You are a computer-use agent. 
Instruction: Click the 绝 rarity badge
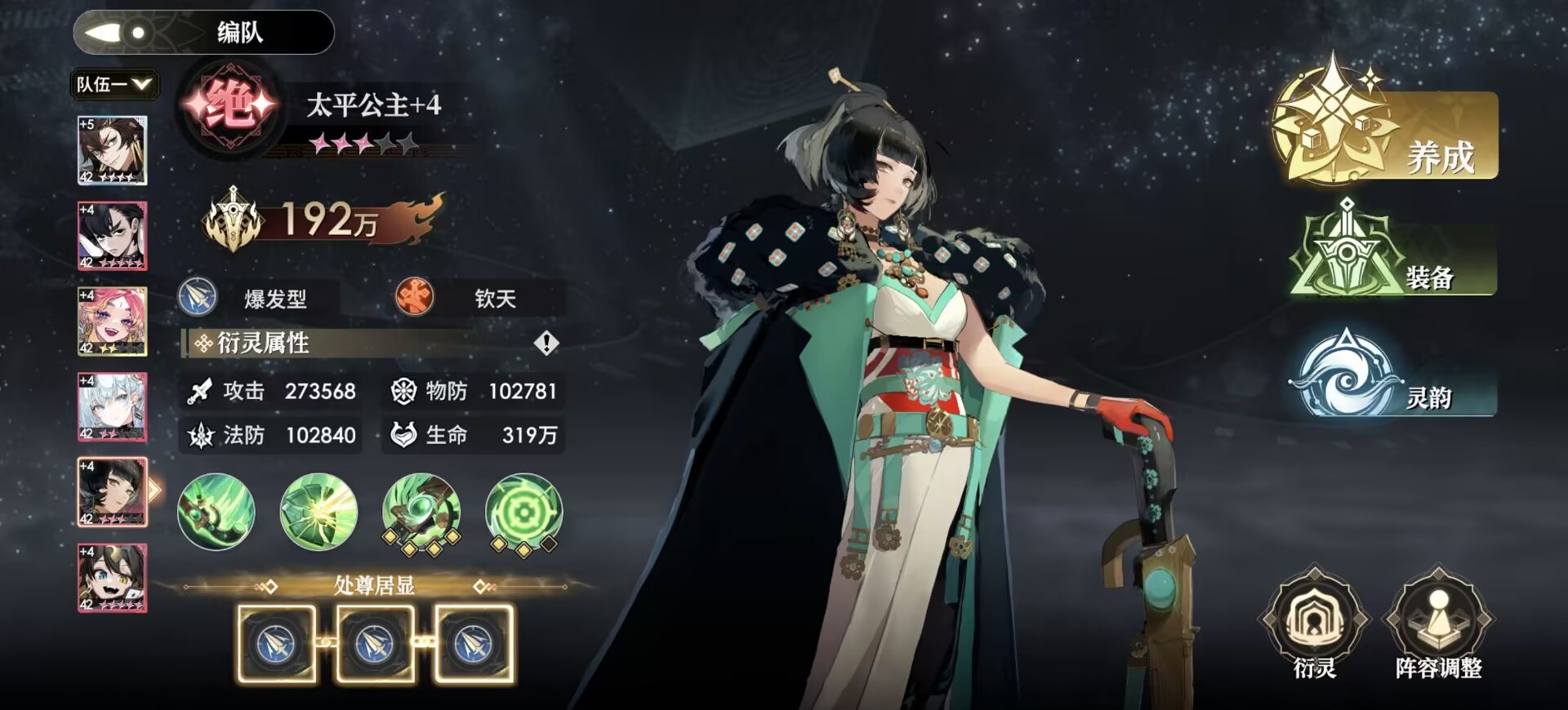coord(230,106)
